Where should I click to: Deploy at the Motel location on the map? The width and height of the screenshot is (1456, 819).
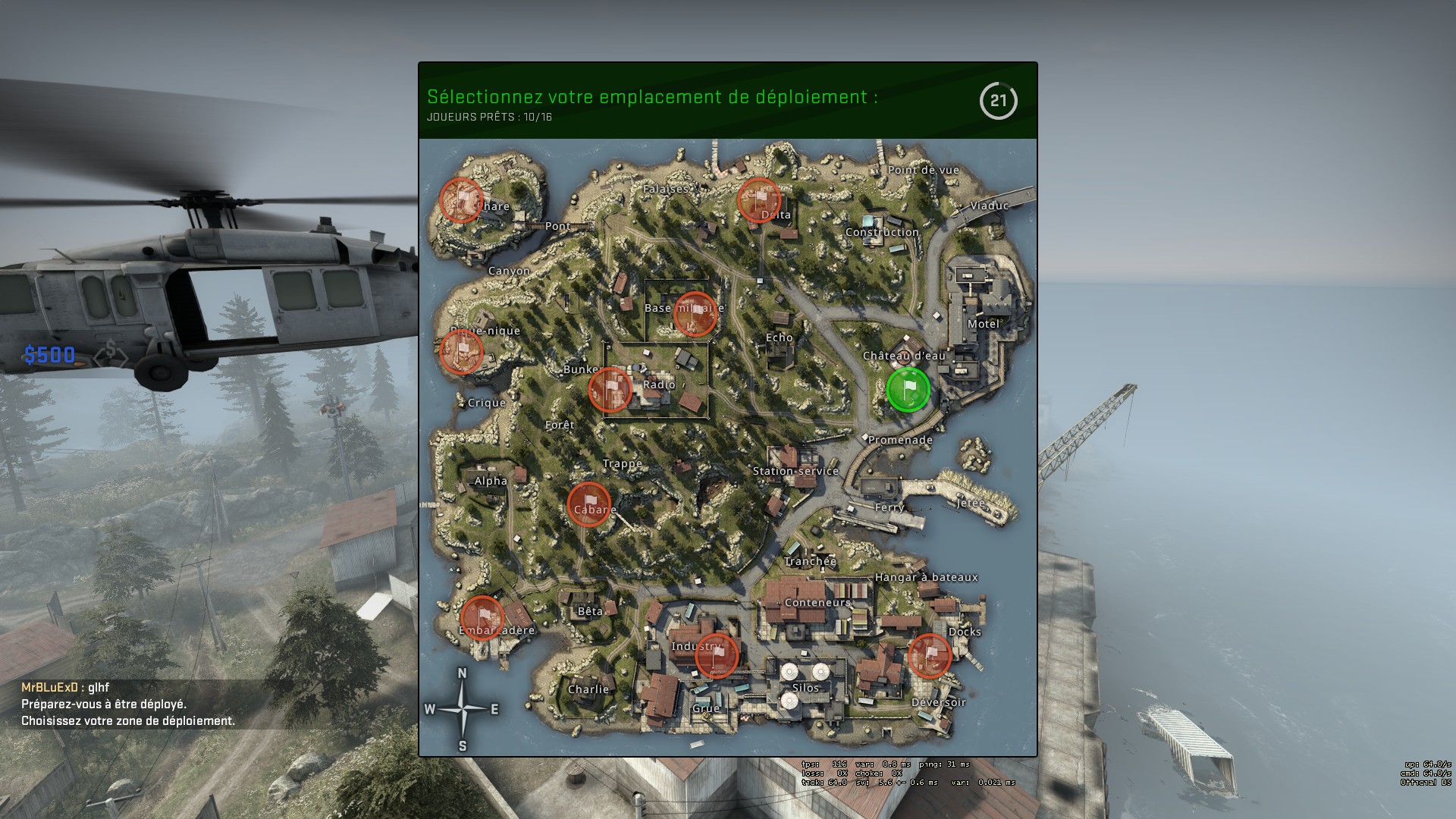[x=983, y=324]
